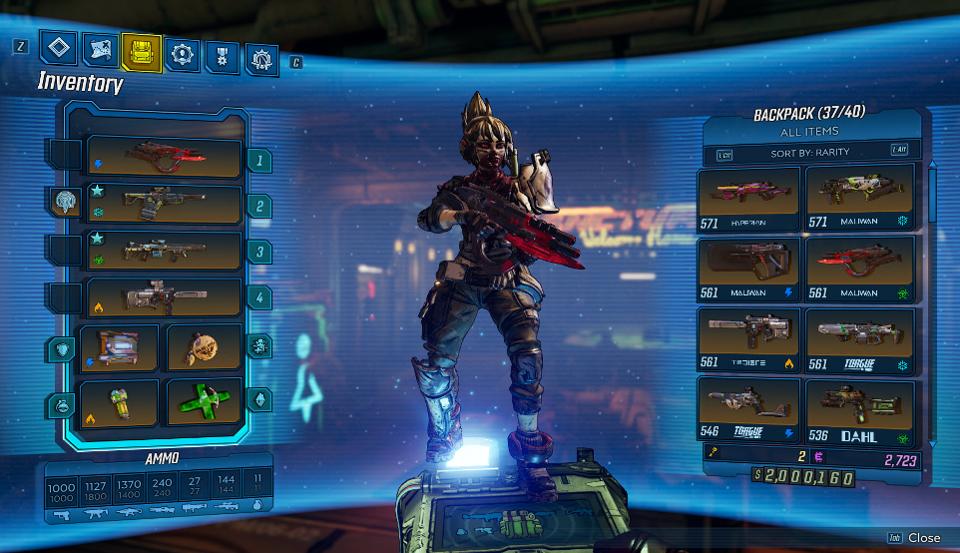Switch to the Map tab
The height and width of the screenshot is (553, 960).
click(x=98, y=49)
